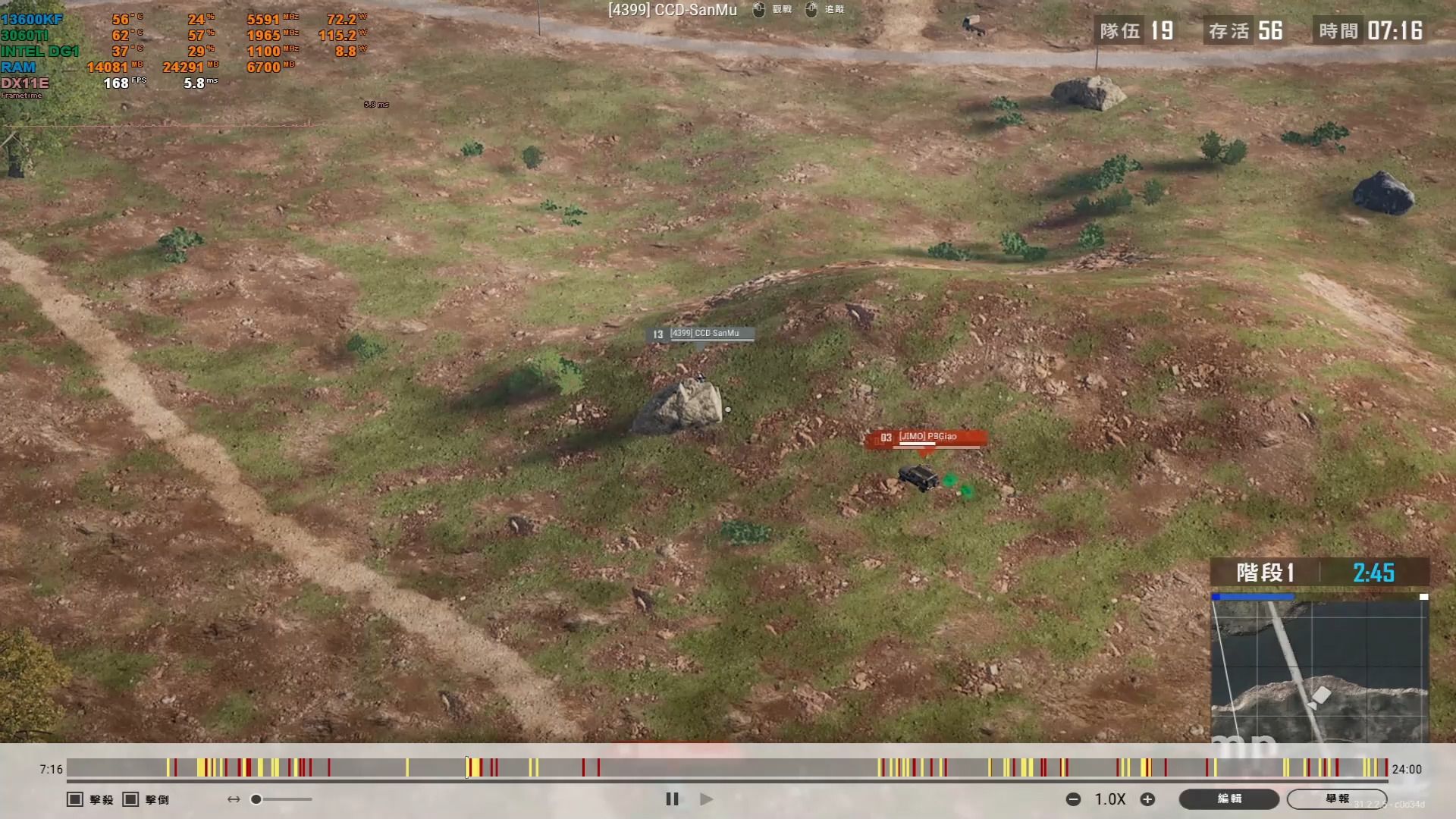Click the 舉報 report button

[x=1338, y=799]
